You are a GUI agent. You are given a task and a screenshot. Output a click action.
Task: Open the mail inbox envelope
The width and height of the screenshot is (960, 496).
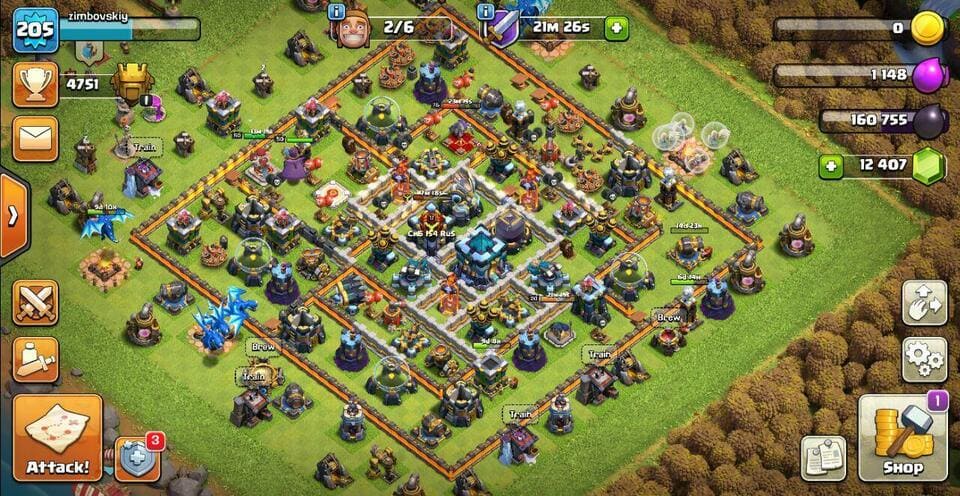tap(35, 137)
